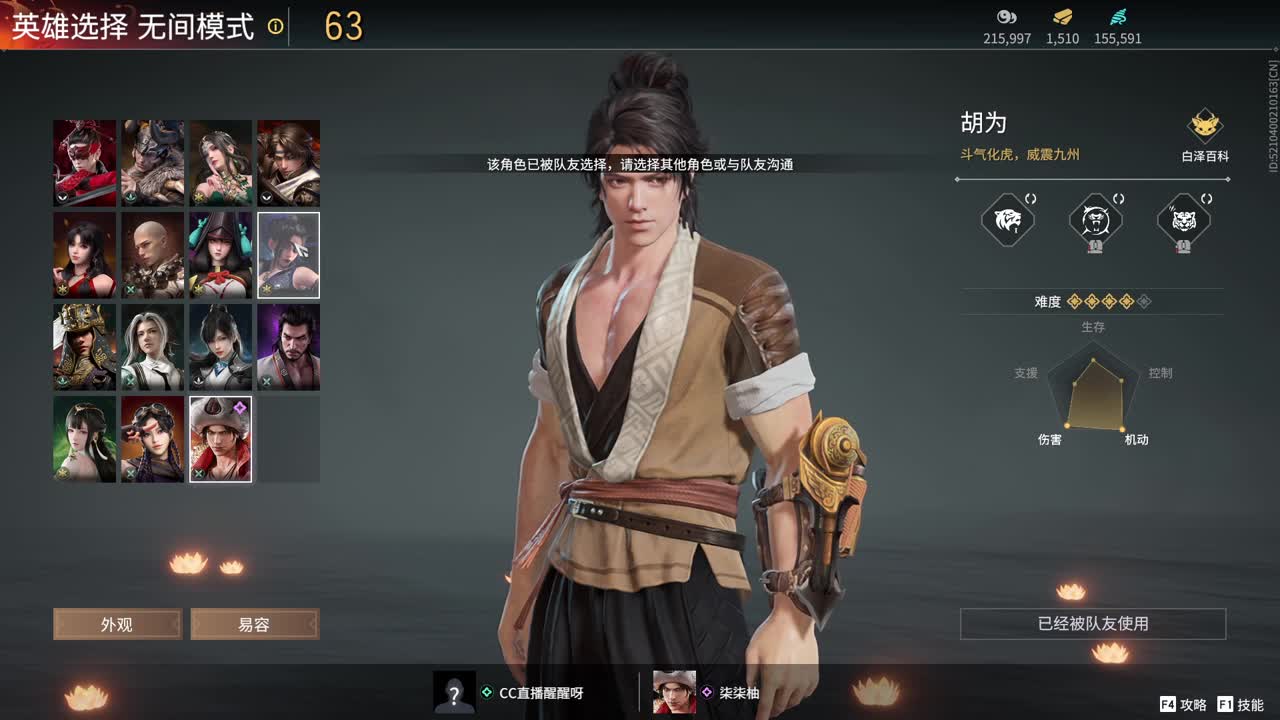The image size is (1280, 720).
Task: Click the yin-yang coin currency icon showing 215,997
Action: coord(1007,17)
